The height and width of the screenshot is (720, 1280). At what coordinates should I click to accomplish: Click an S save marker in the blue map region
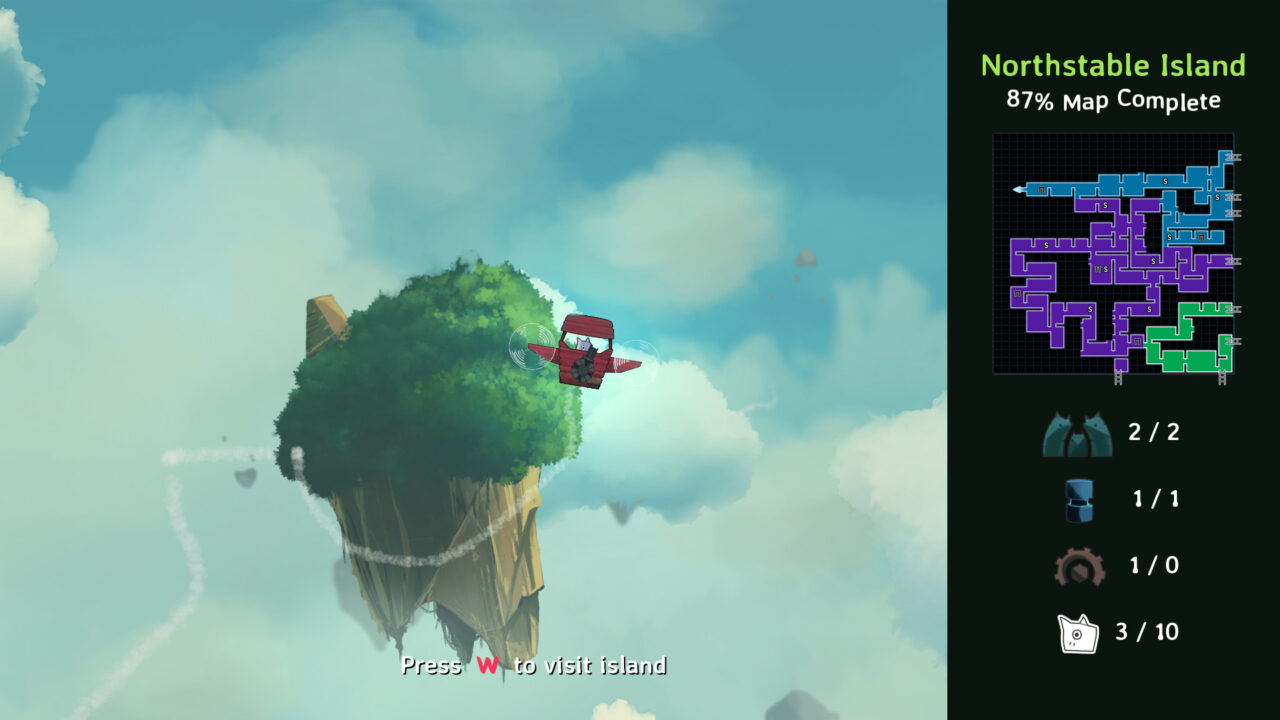coord(1163,180)
